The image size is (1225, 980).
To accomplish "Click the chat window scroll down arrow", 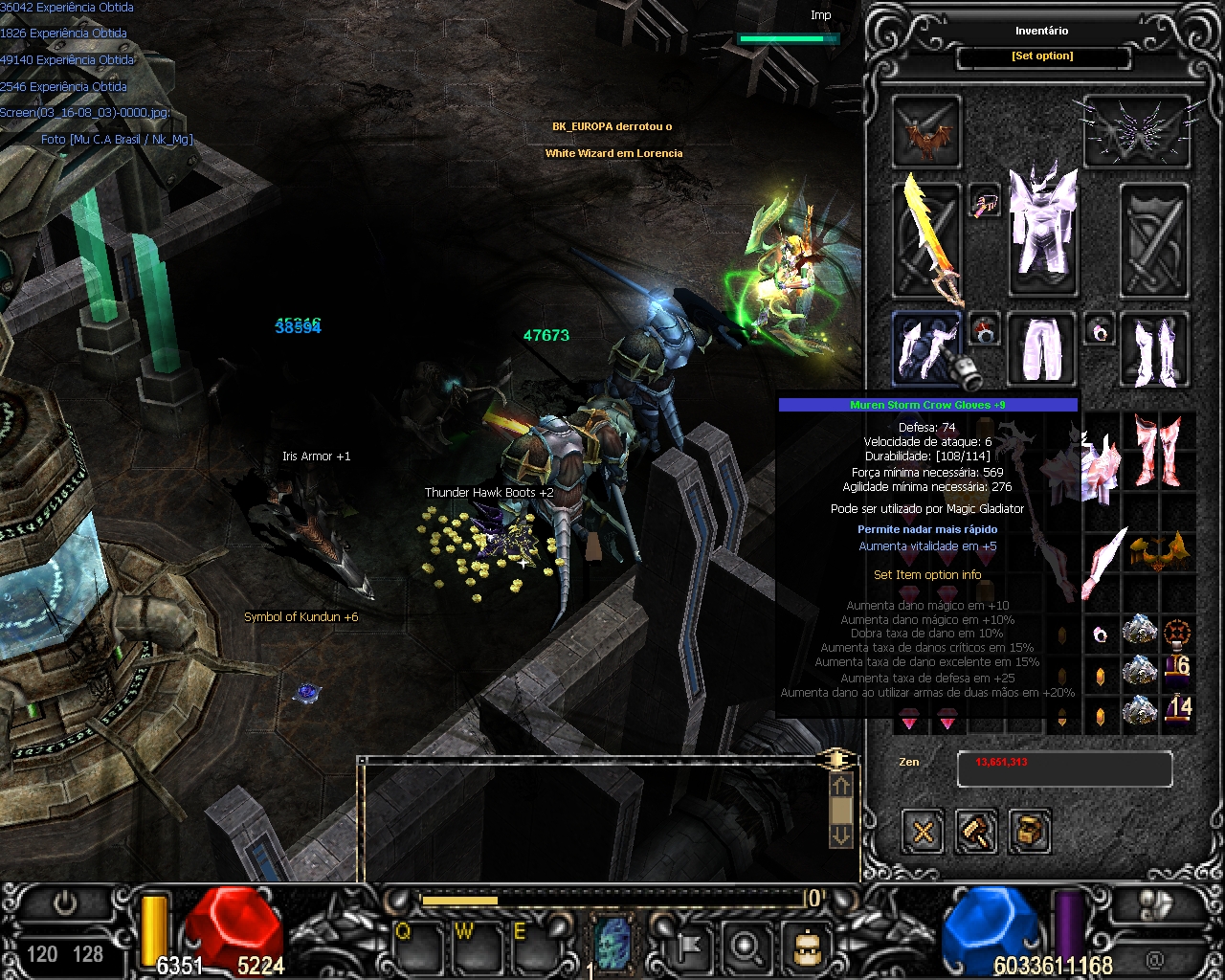I will click(840, 835).
